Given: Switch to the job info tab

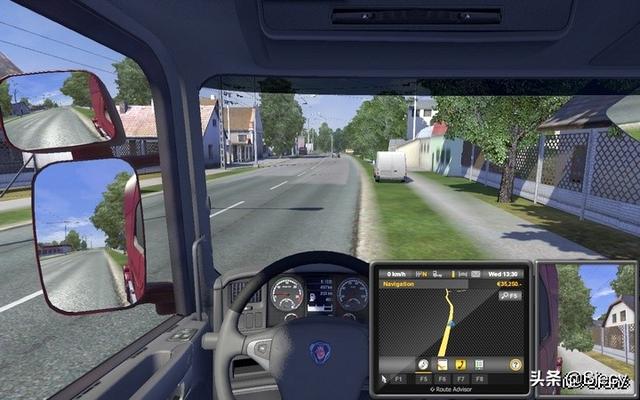Looking at the screenshot, I should pos(442,365).
